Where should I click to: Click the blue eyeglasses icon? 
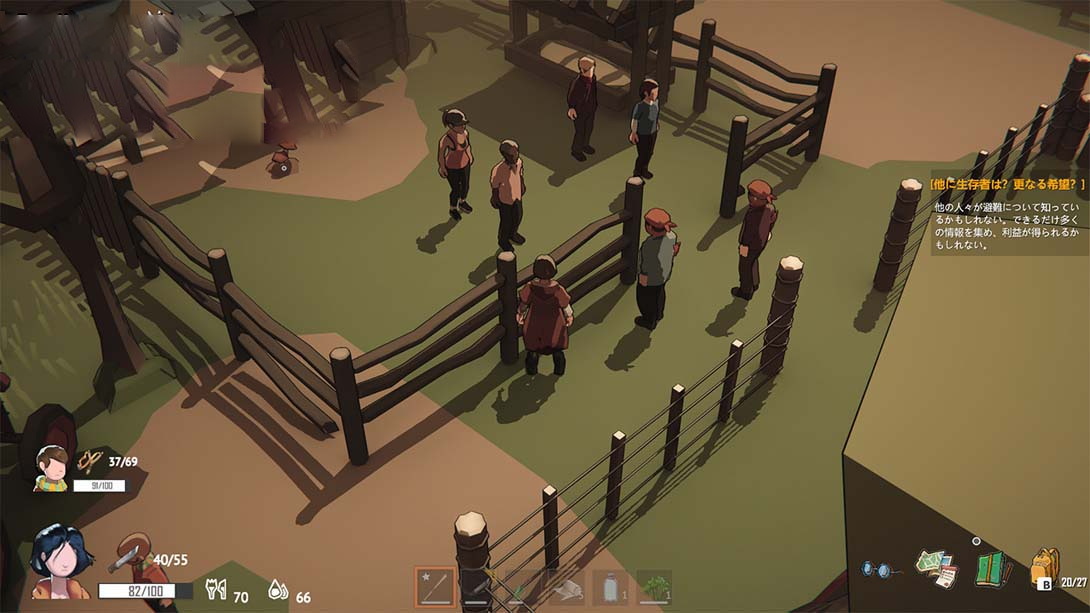tap(880, 569)
